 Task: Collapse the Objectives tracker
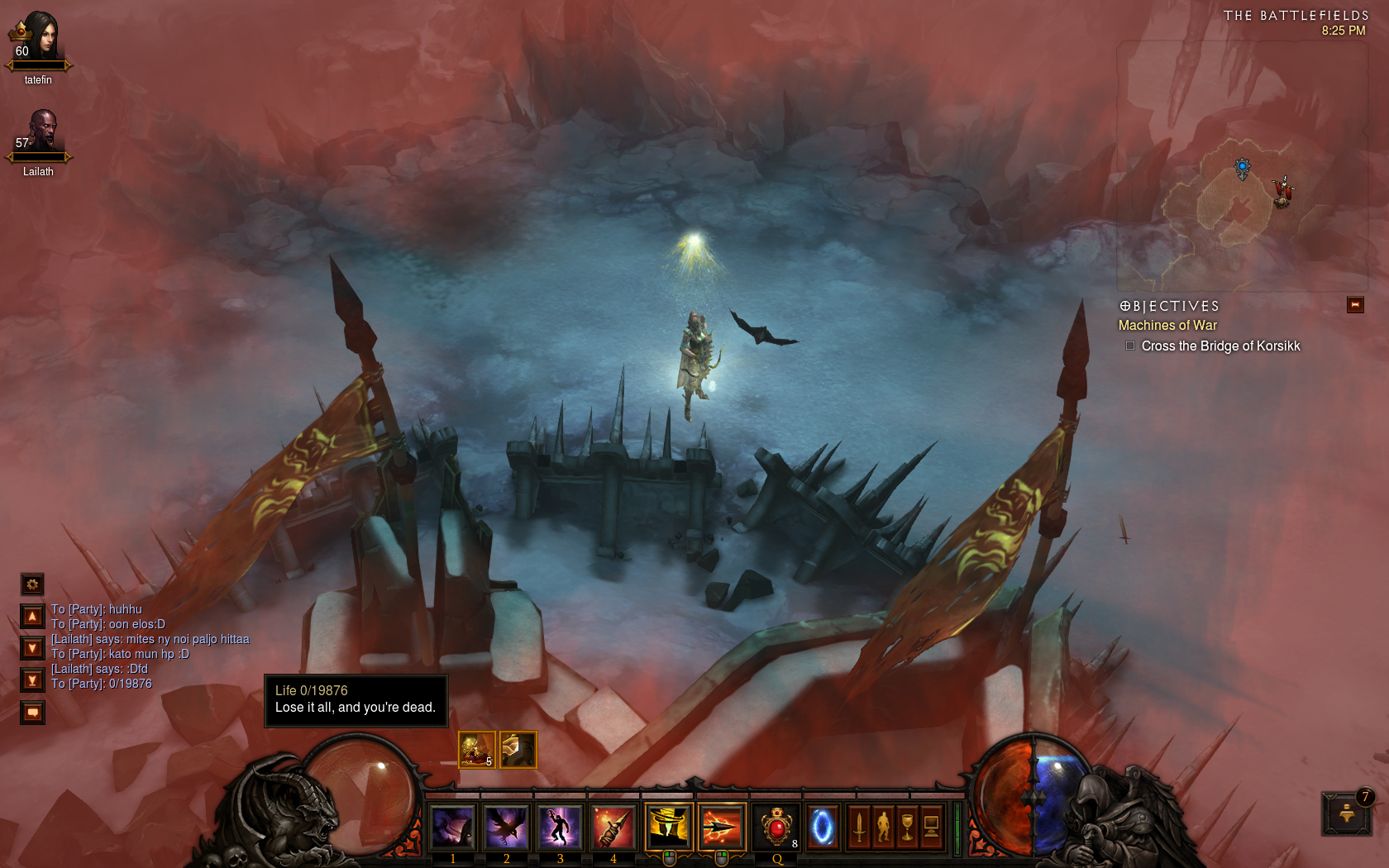(x=1355, y=305)
